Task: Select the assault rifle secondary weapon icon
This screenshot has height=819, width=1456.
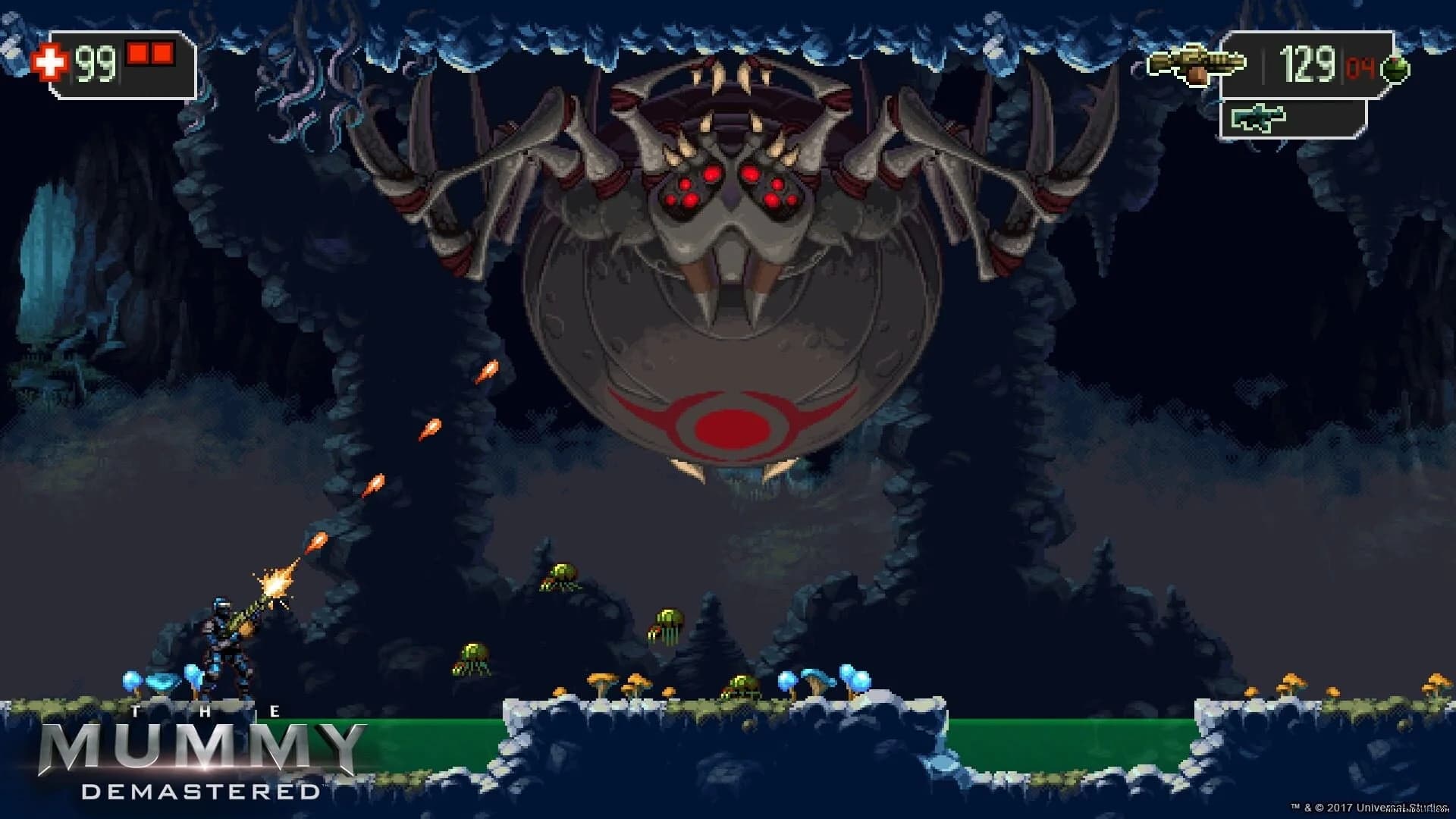Action: tap(1260, 118)
